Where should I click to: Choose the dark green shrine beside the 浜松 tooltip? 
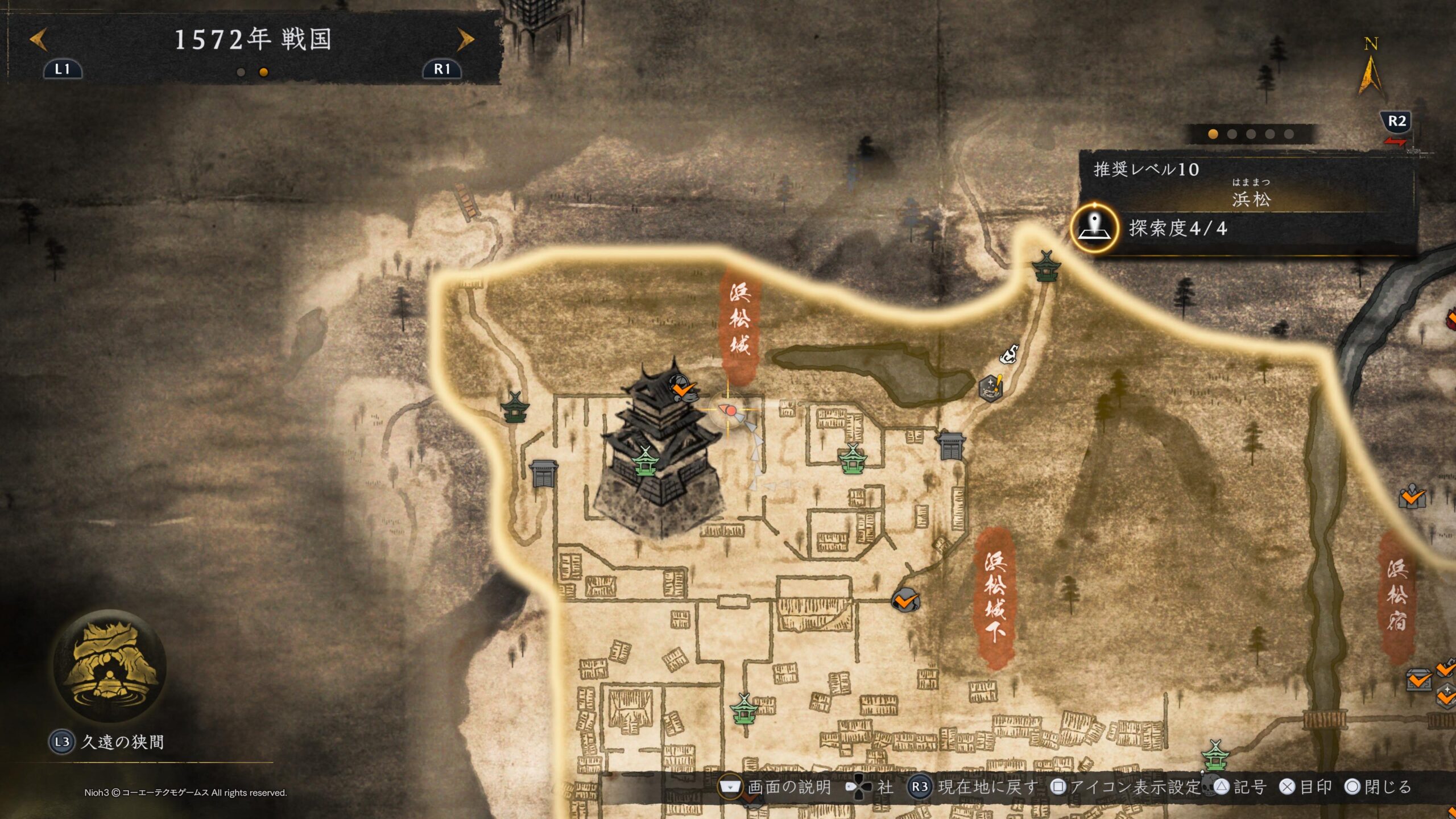[1045, 266]
